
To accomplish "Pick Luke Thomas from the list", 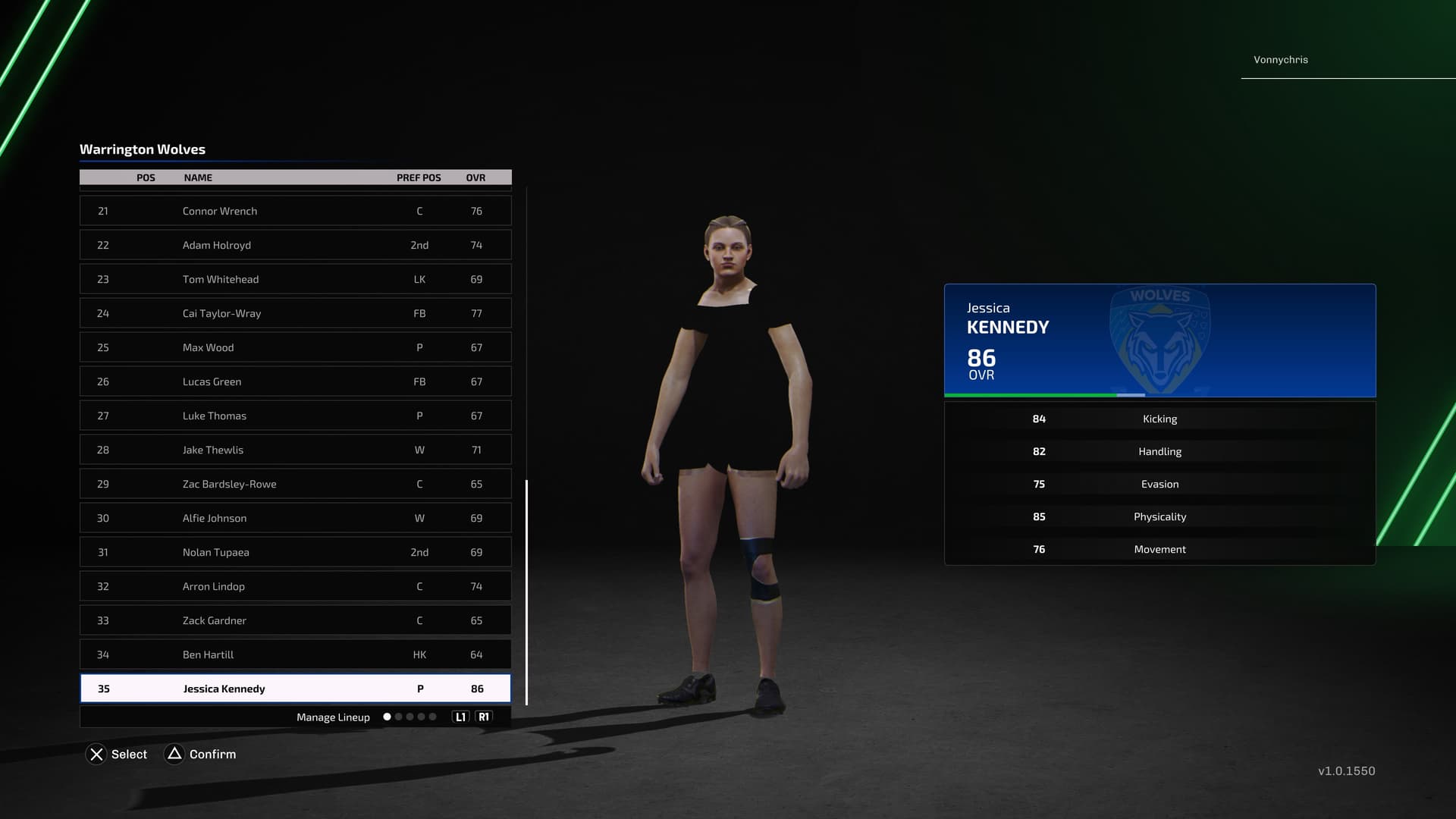I will [x=295, y=416].
